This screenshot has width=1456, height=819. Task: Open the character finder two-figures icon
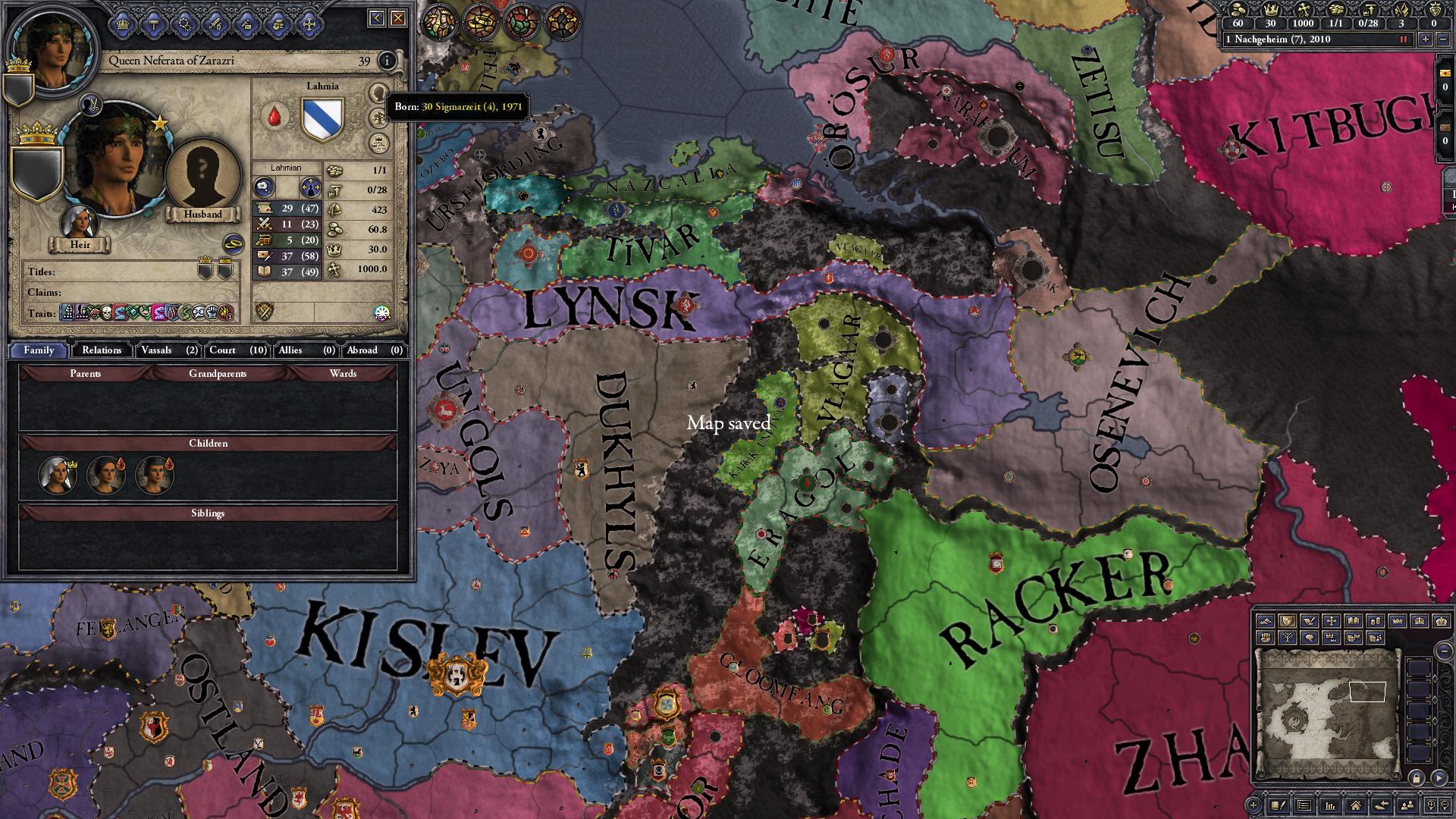[1407, 807]
